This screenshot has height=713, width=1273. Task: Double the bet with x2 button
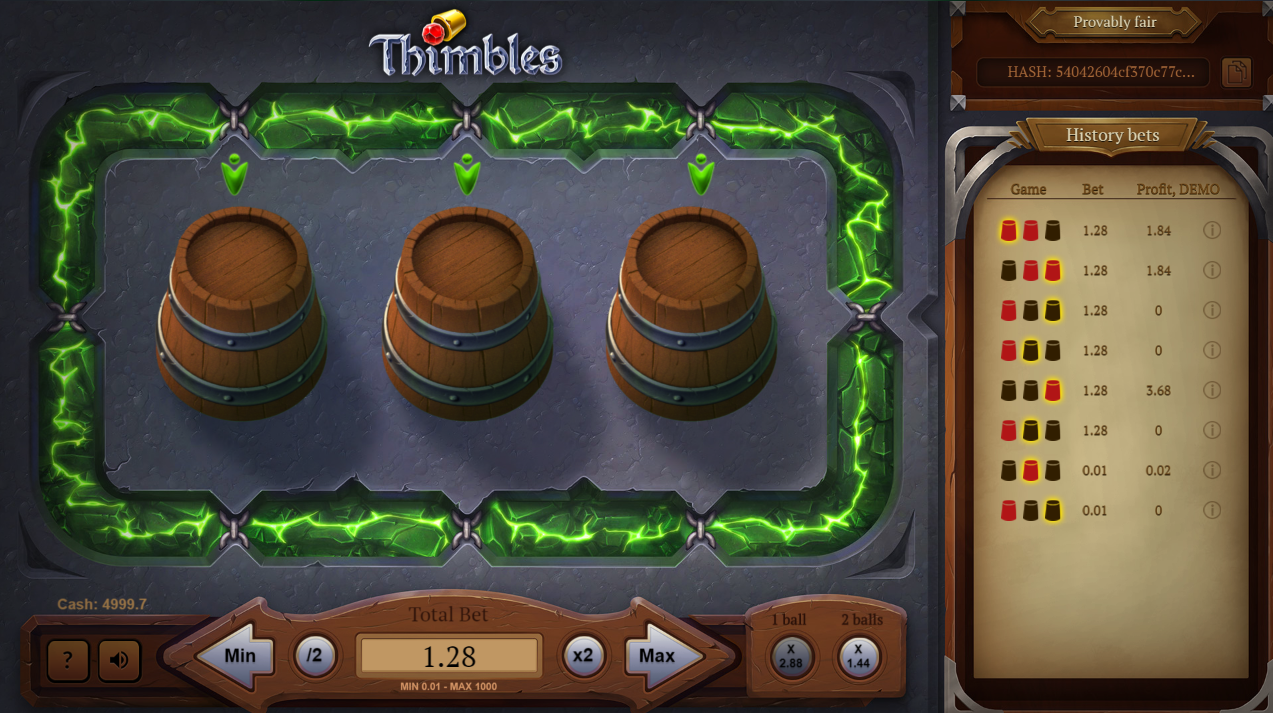click(583, 656)
